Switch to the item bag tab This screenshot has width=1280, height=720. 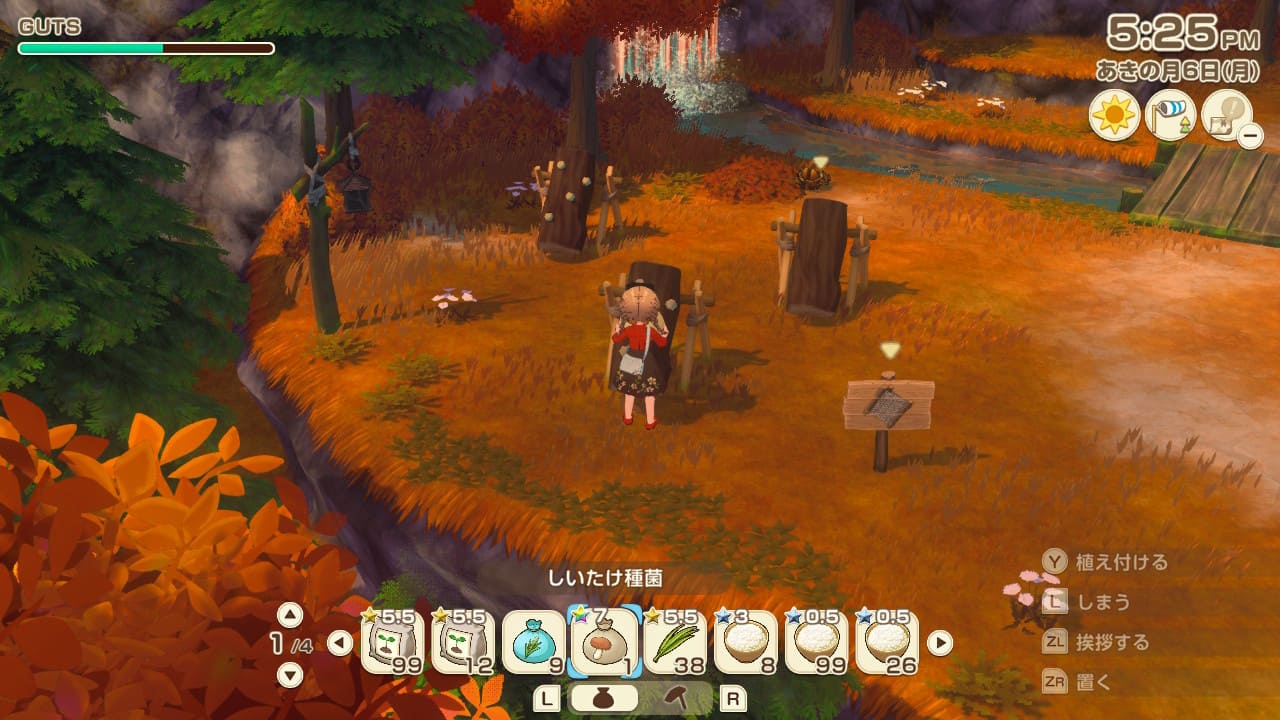coord(606,699)
